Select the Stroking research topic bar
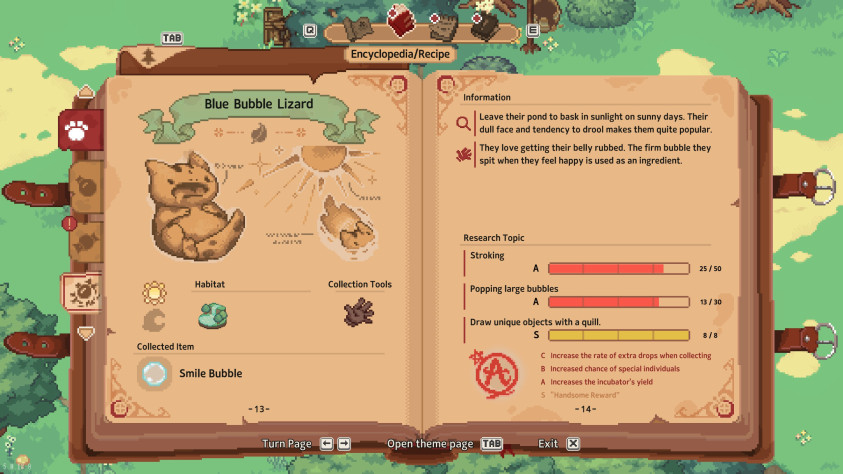Screen dimensions: 843x474 coord(618,269)
